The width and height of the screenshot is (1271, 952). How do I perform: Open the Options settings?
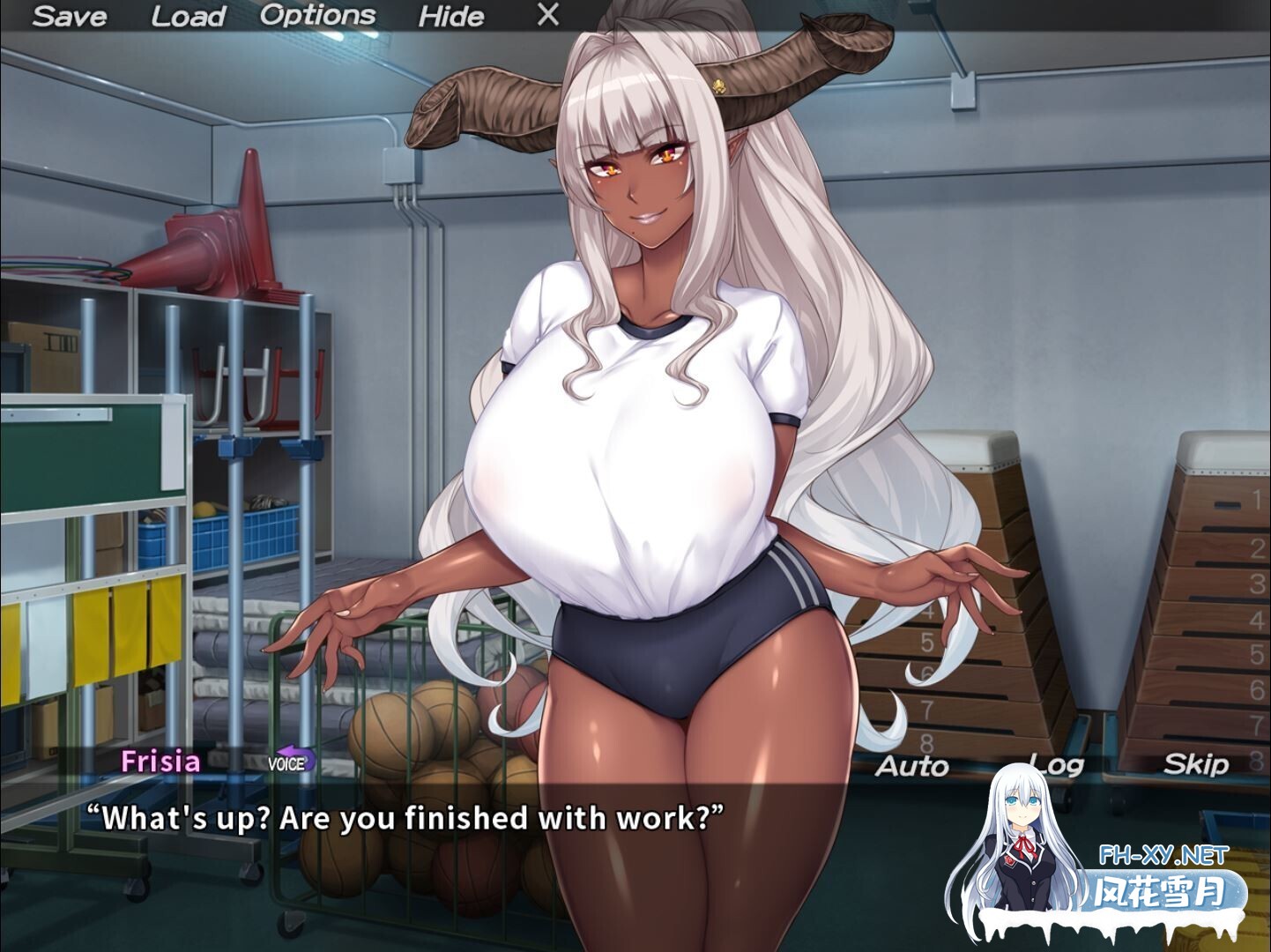click(316, 14)
